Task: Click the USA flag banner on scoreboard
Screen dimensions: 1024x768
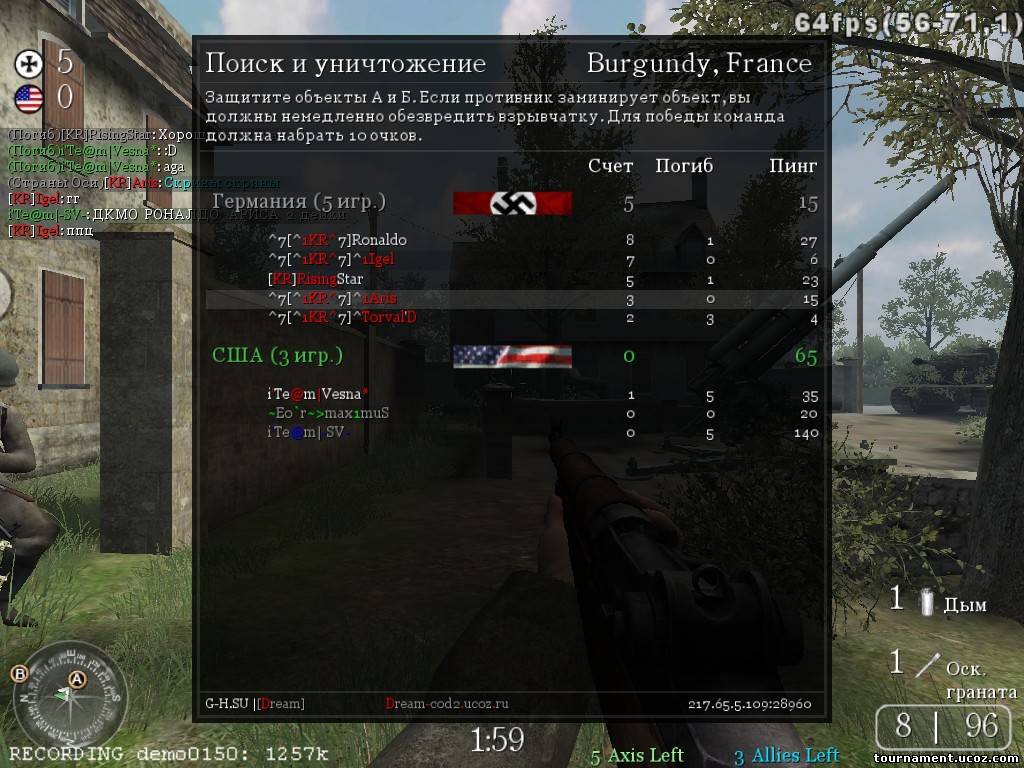Action: coord(512,356)
